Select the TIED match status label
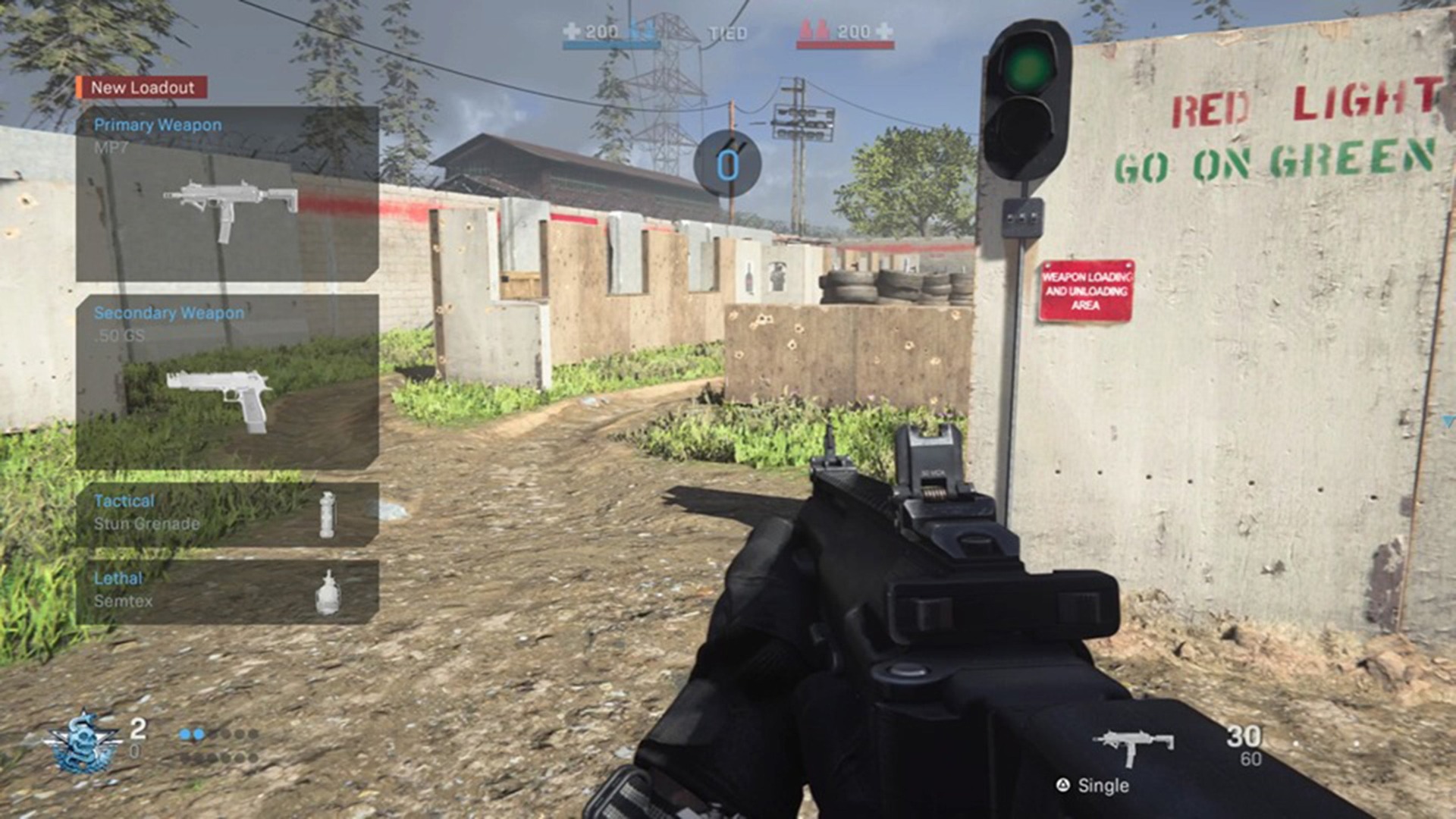The height and width of the screenshot is (819, 1456). click(x=726, y=32)
